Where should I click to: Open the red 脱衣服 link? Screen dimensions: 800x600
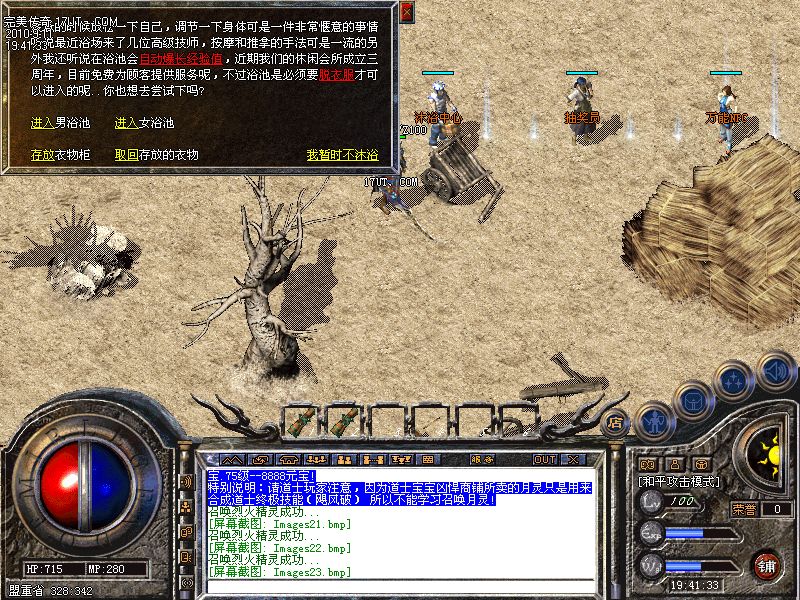point(334,75)
